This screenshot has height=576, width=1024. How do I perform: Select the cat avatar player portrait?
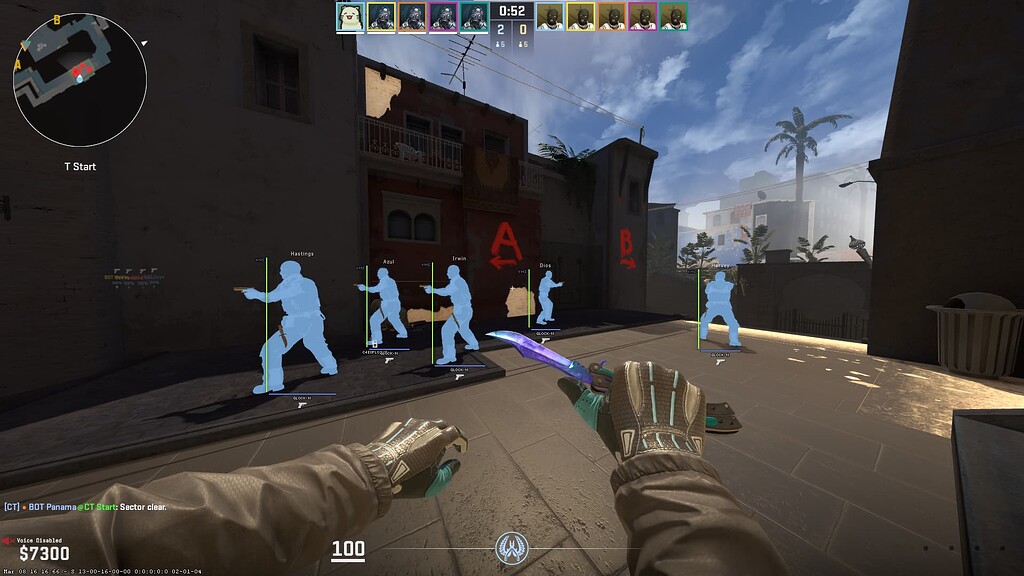[350, 17]
